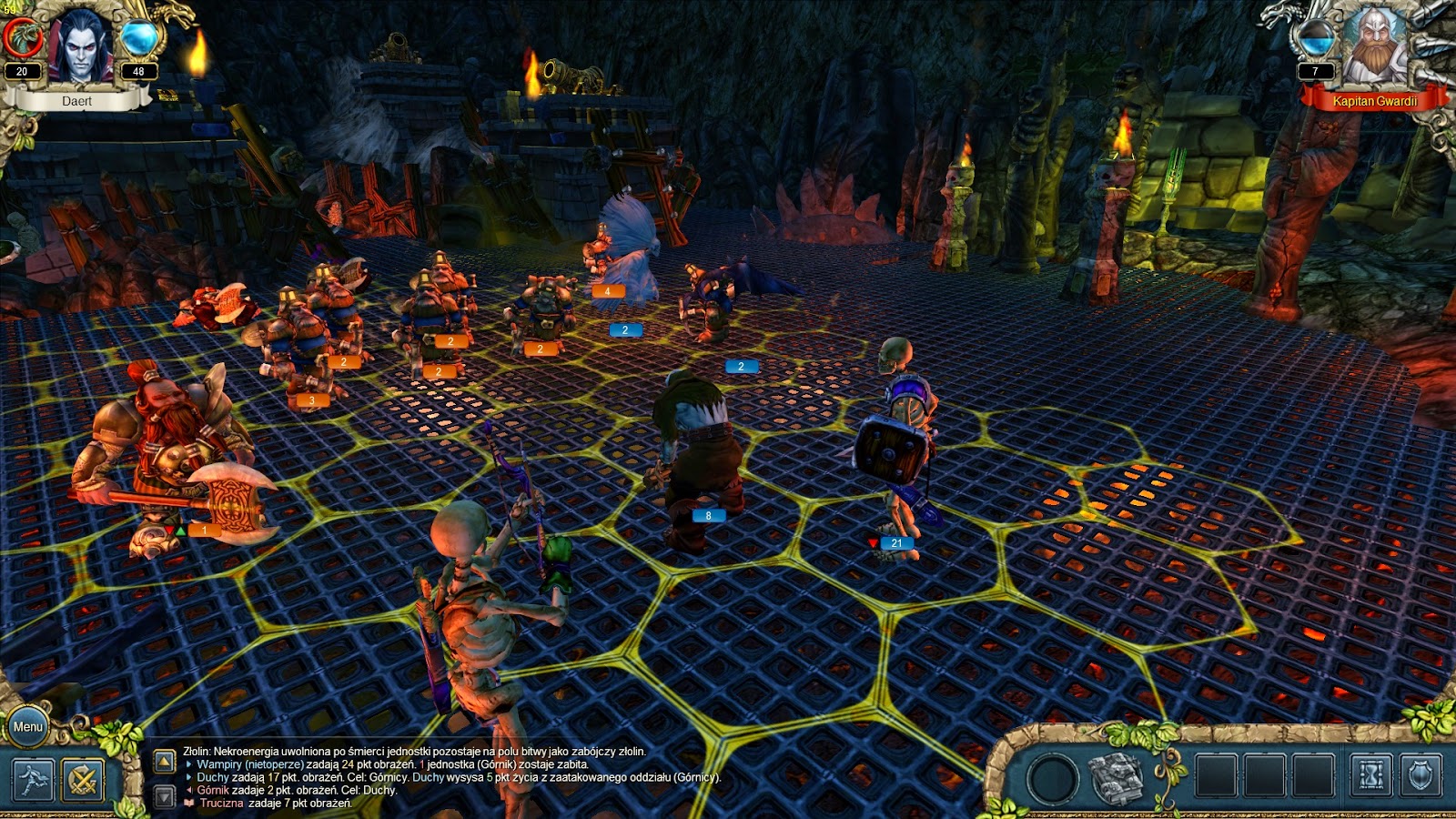Choose the shield defend button
This screenshot has width=1456, height=819.
1421,777
